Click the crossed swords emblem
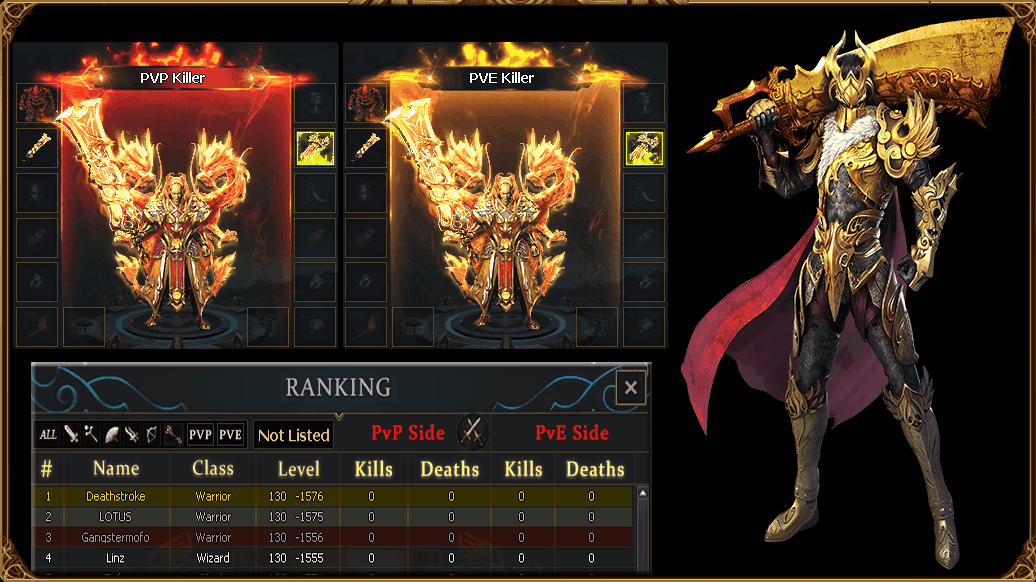This screenshot has width=1036, height=582. [472, 433]
